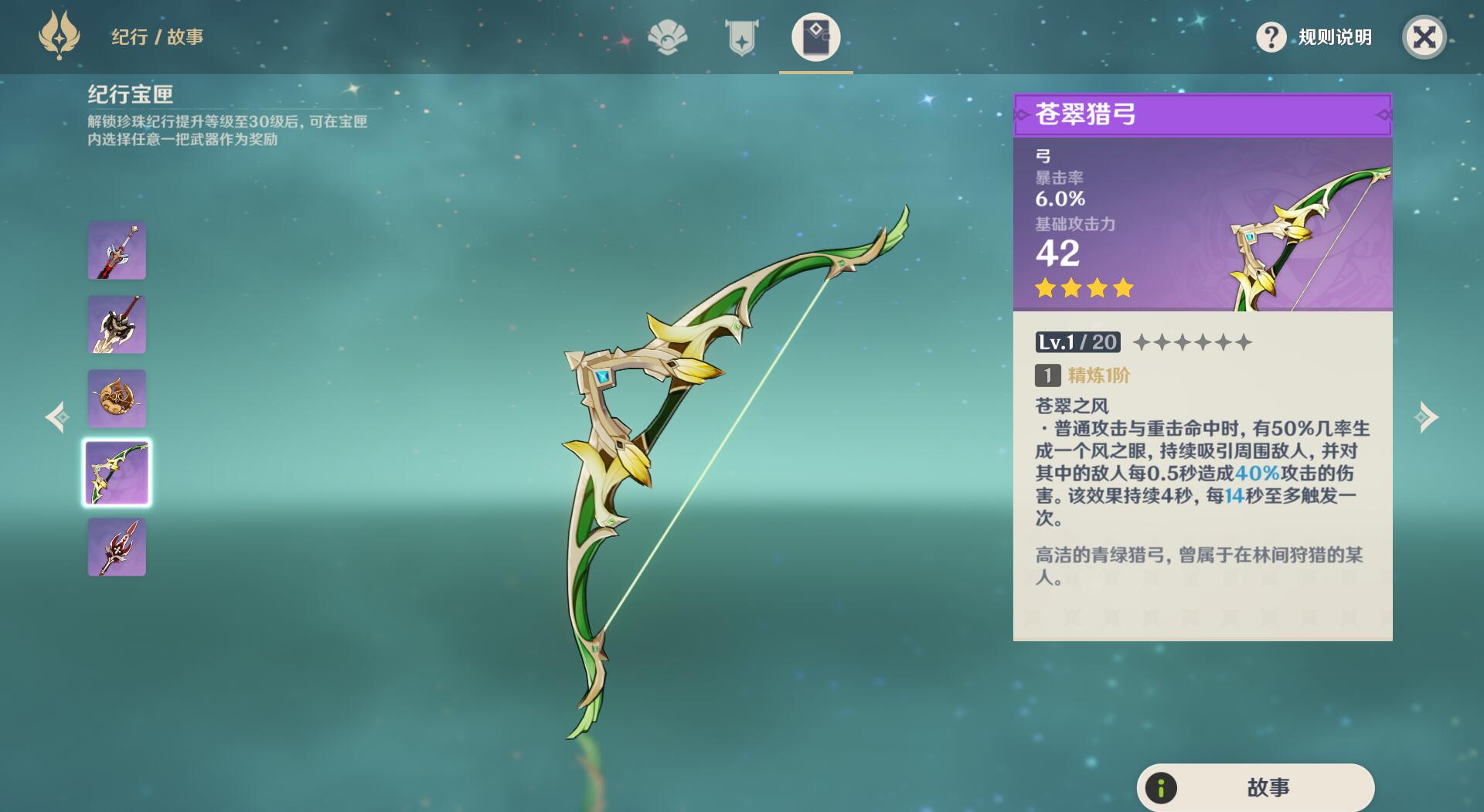
Task: Go to the previous page arrow
Action: 57,417
